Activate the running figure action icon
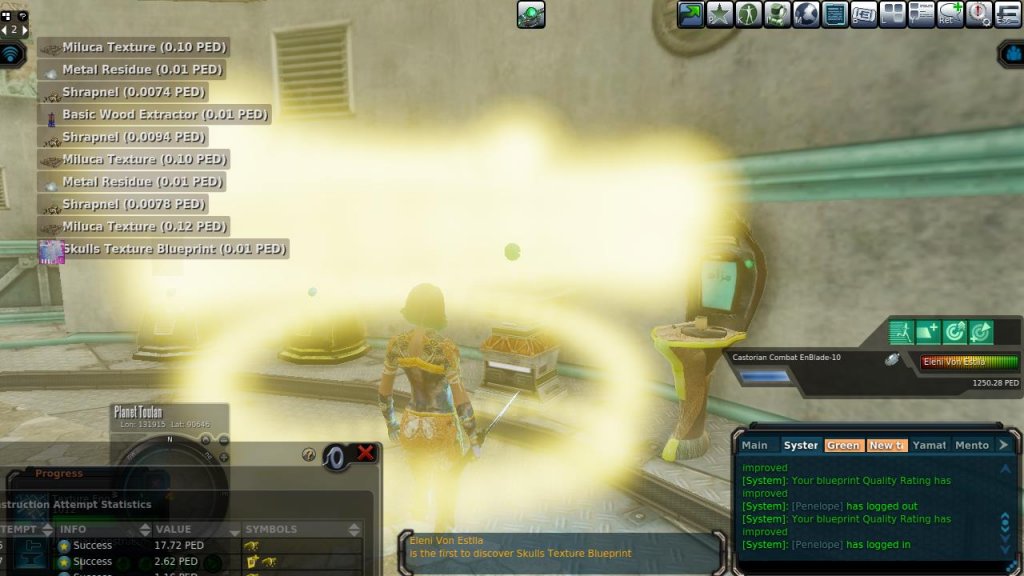 (x=902, y=331)
